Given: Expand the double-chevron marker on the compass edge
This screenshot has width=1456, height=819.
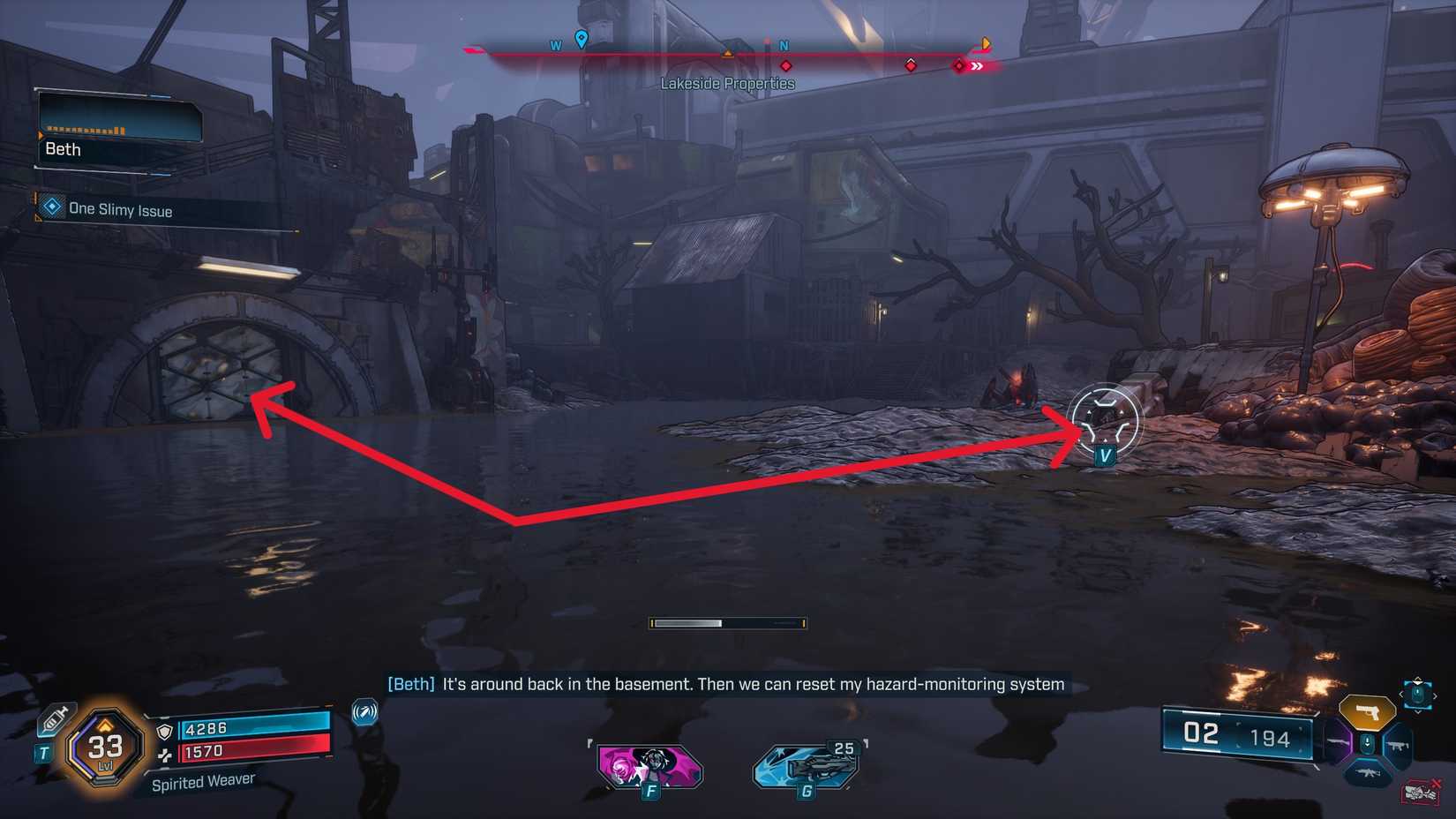Looking at the screenshot, I should pyautogui.click(x=976, y=64).
